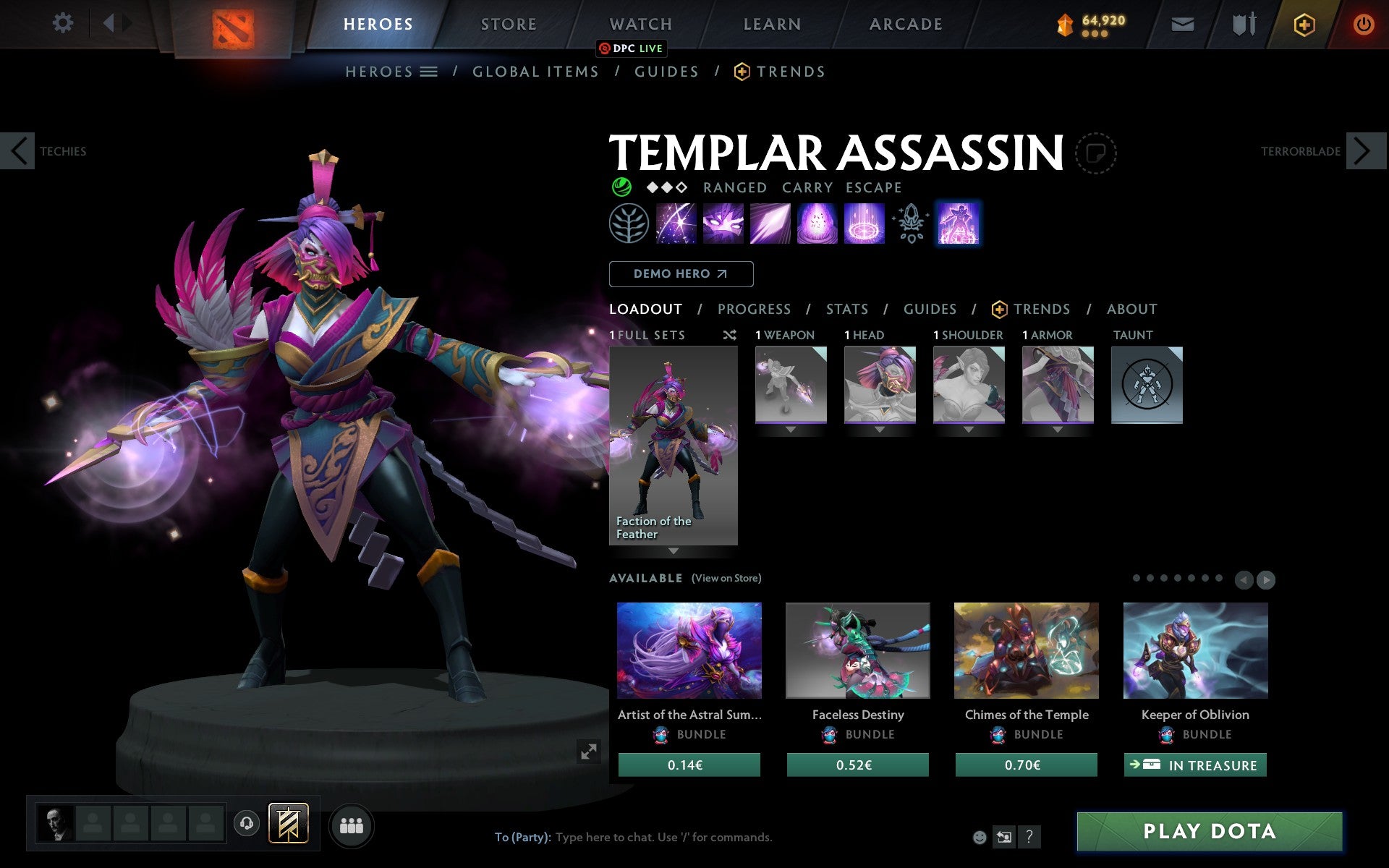
Task: Open the Aghanim's Scepter upgrade icon
Action: pyautogui.click(x=911, y=224)
